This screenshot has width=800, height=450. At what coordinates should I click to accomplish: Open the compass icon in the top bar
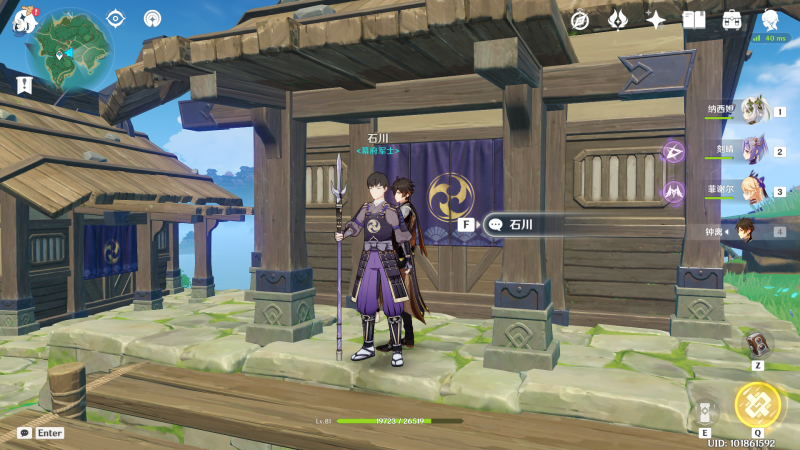(580, 20)
